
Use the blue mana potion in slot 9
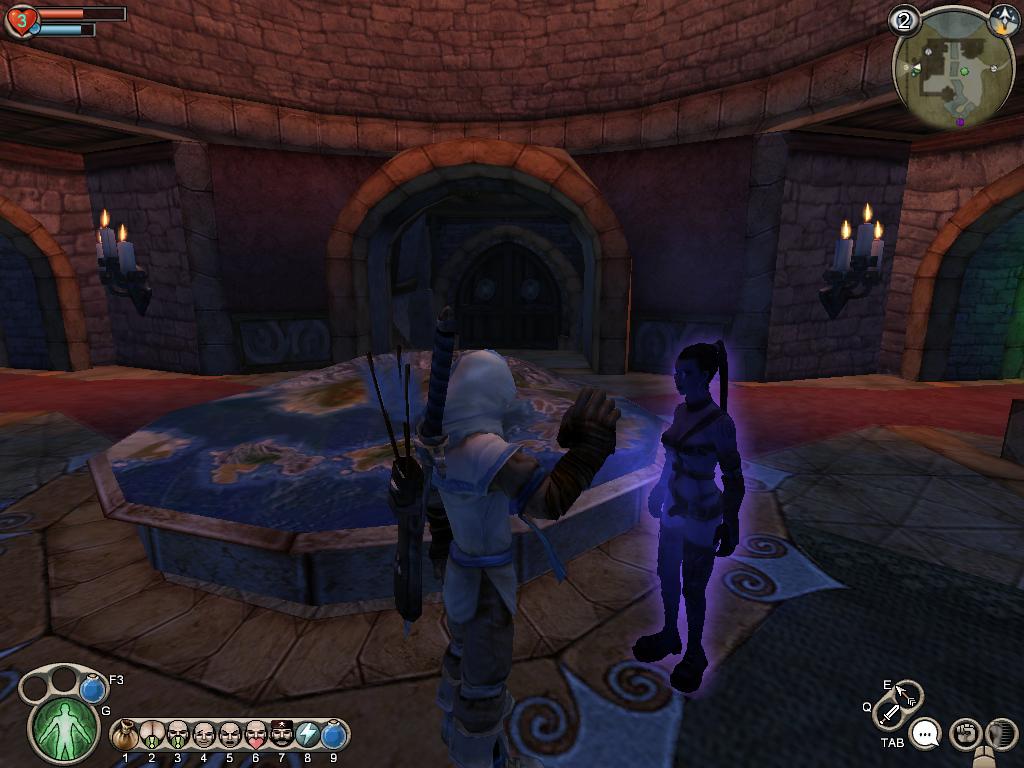point(334,736)
